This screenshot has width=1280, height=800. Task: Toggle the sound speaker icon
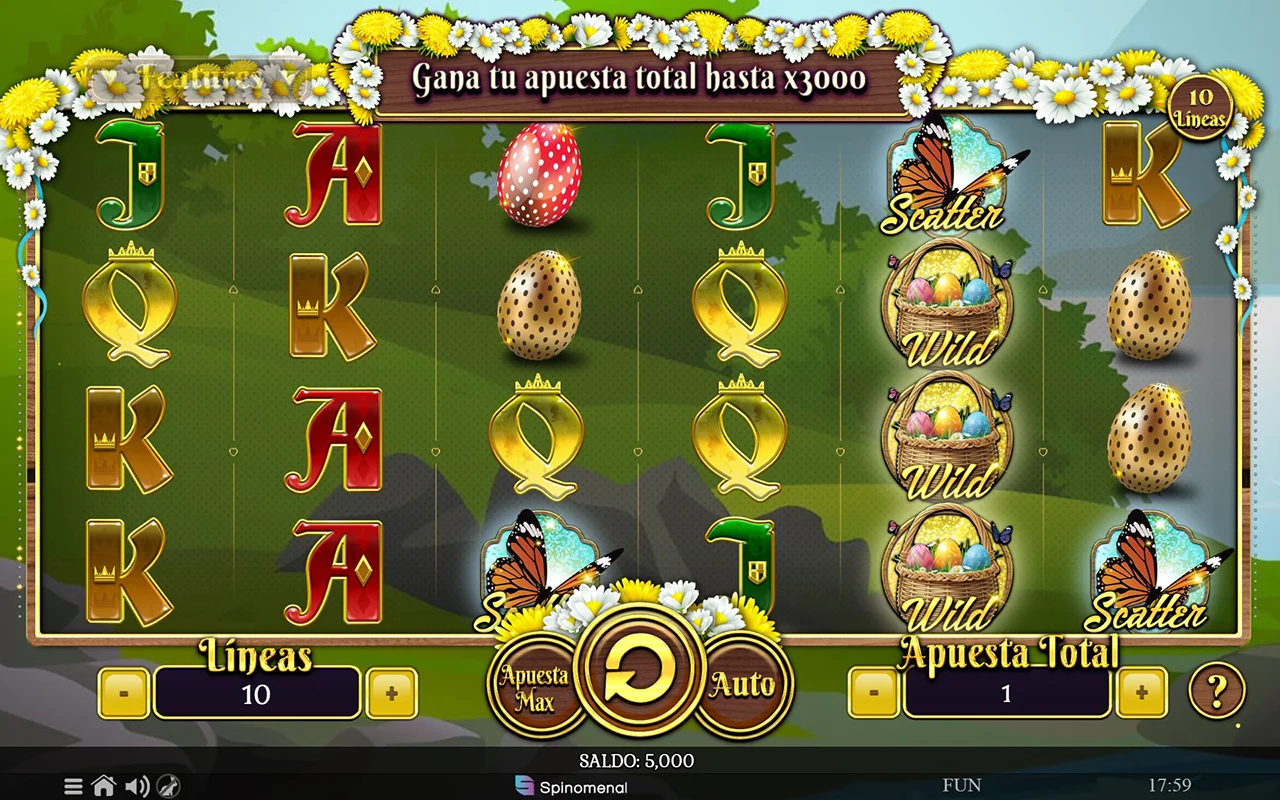(x=136, y=787)
